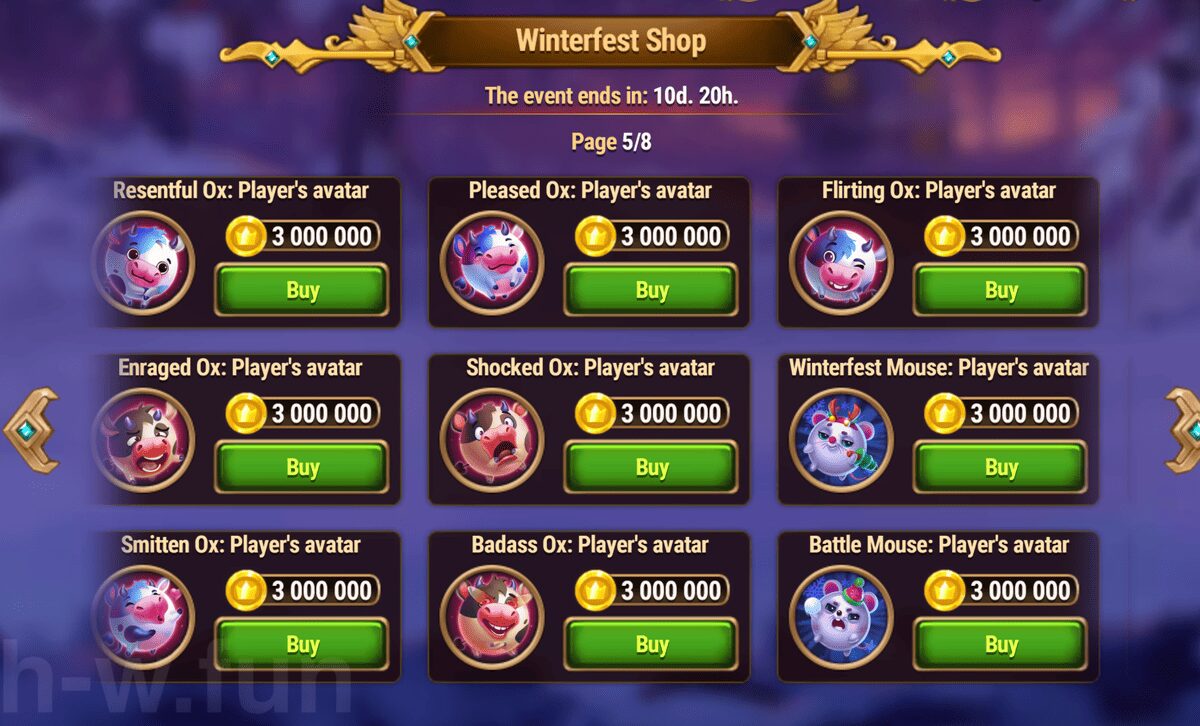View the Smitten Ox avatar portrait
Image resolution: width=1200 pixels, height=726 pixels.
(x=145, y=617)
